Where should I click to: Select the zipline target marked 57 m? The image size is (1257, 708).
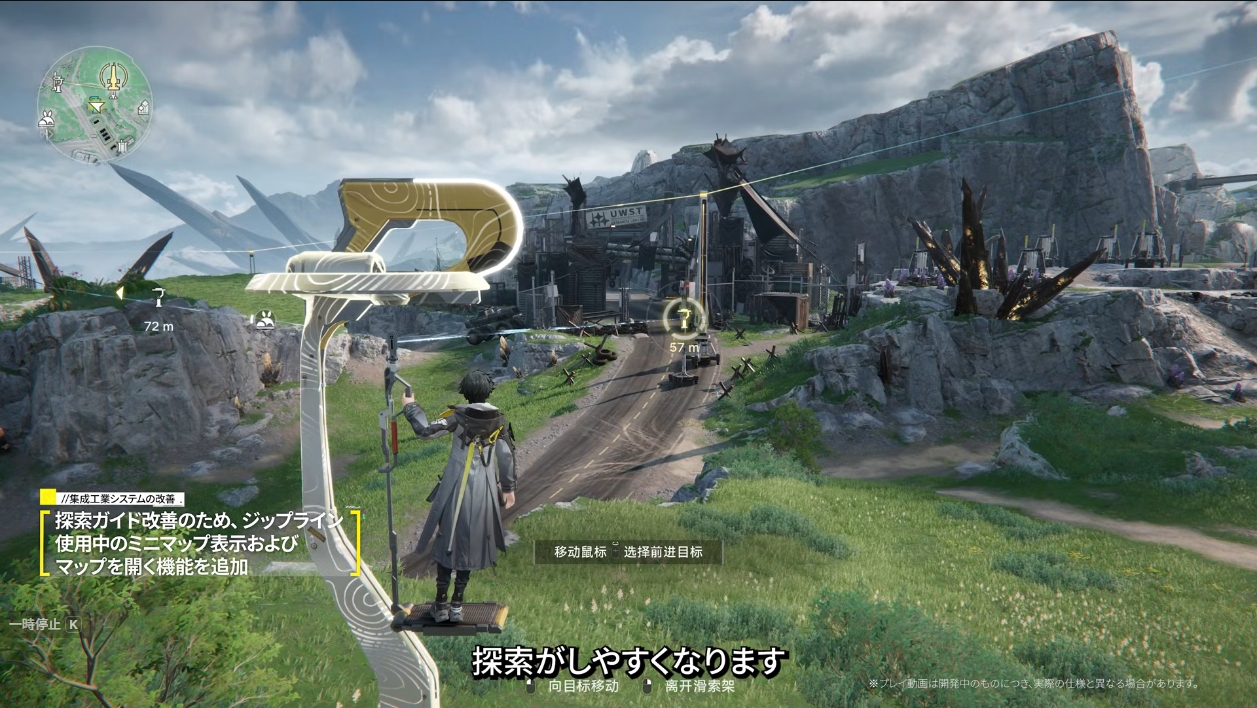click(685, 318)
